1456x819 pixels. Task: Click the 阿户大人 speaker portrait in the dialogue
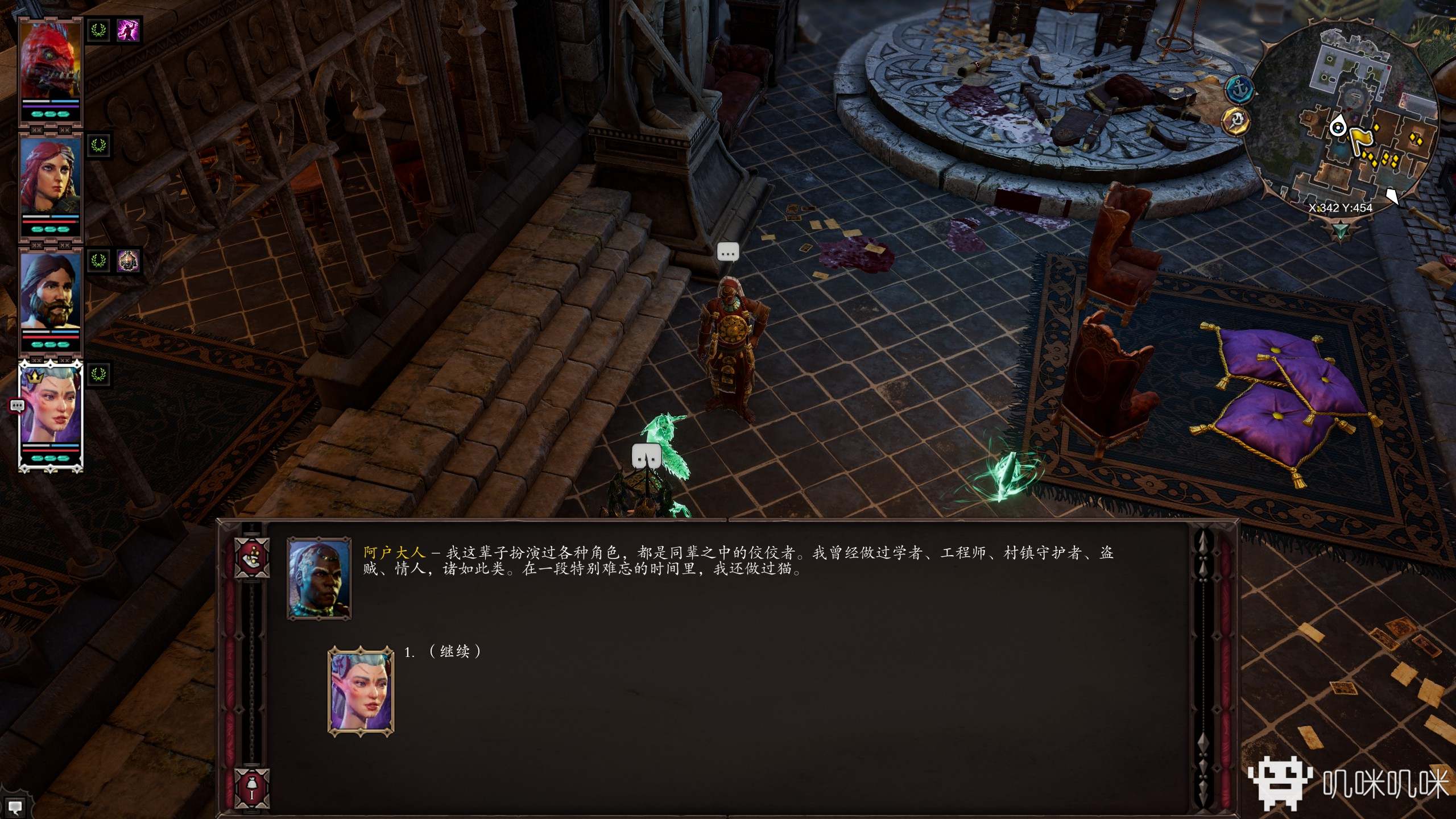tap(319, 578)
